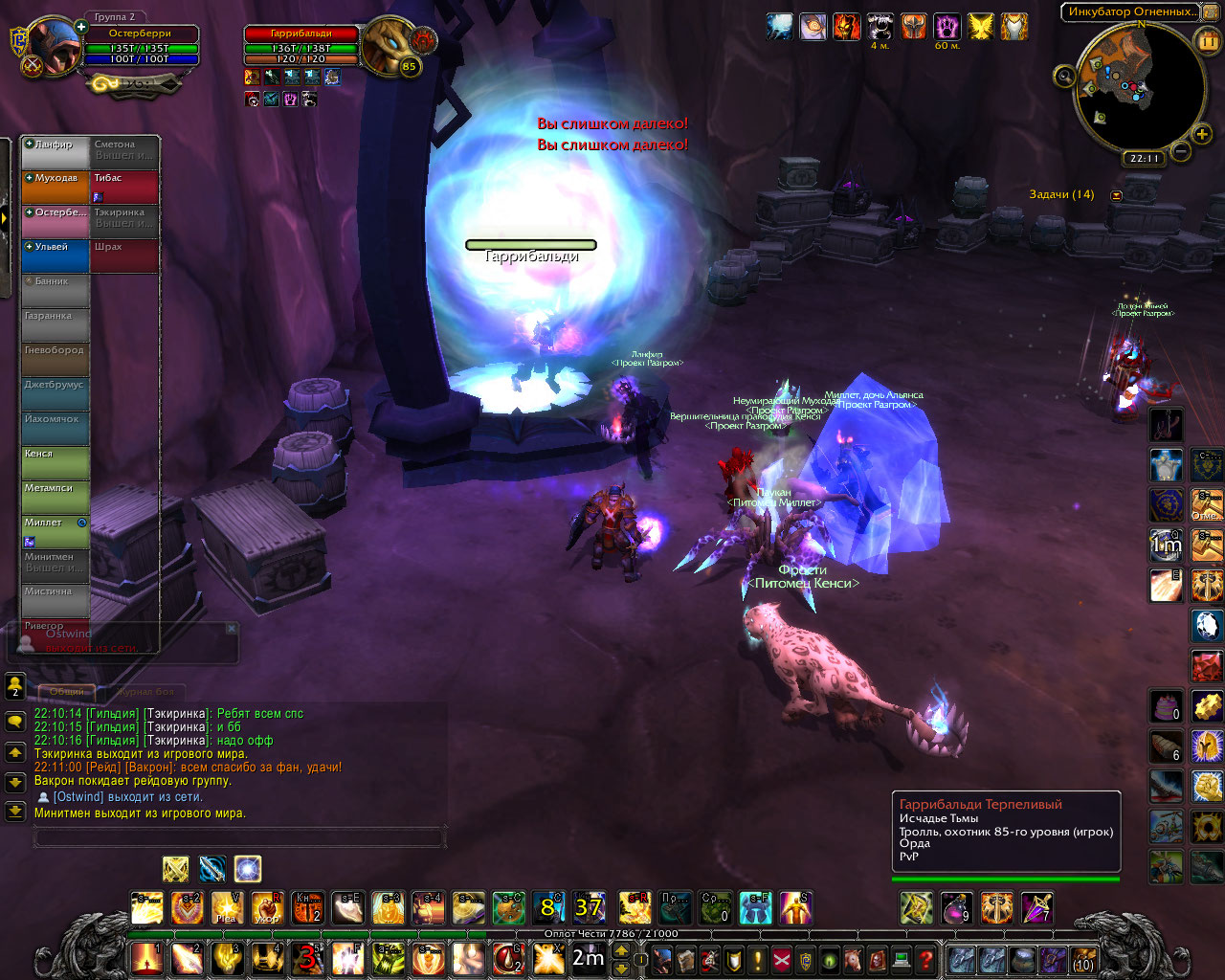
Task: Open the chat menu speech bubble button
Action: tap(15, 721)
